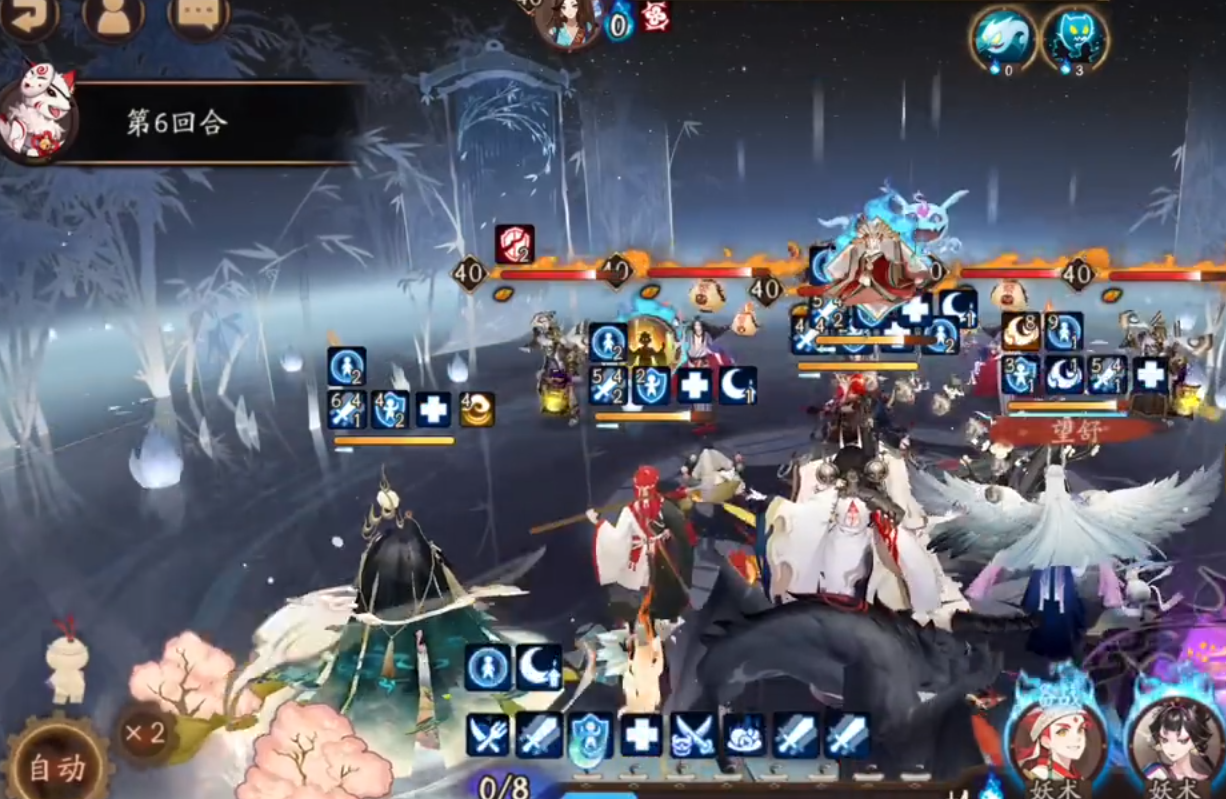This screenshot has width=1226, height=799.
Task: Inspect the red debuff icon marked 2
Action: click(514, 244)
